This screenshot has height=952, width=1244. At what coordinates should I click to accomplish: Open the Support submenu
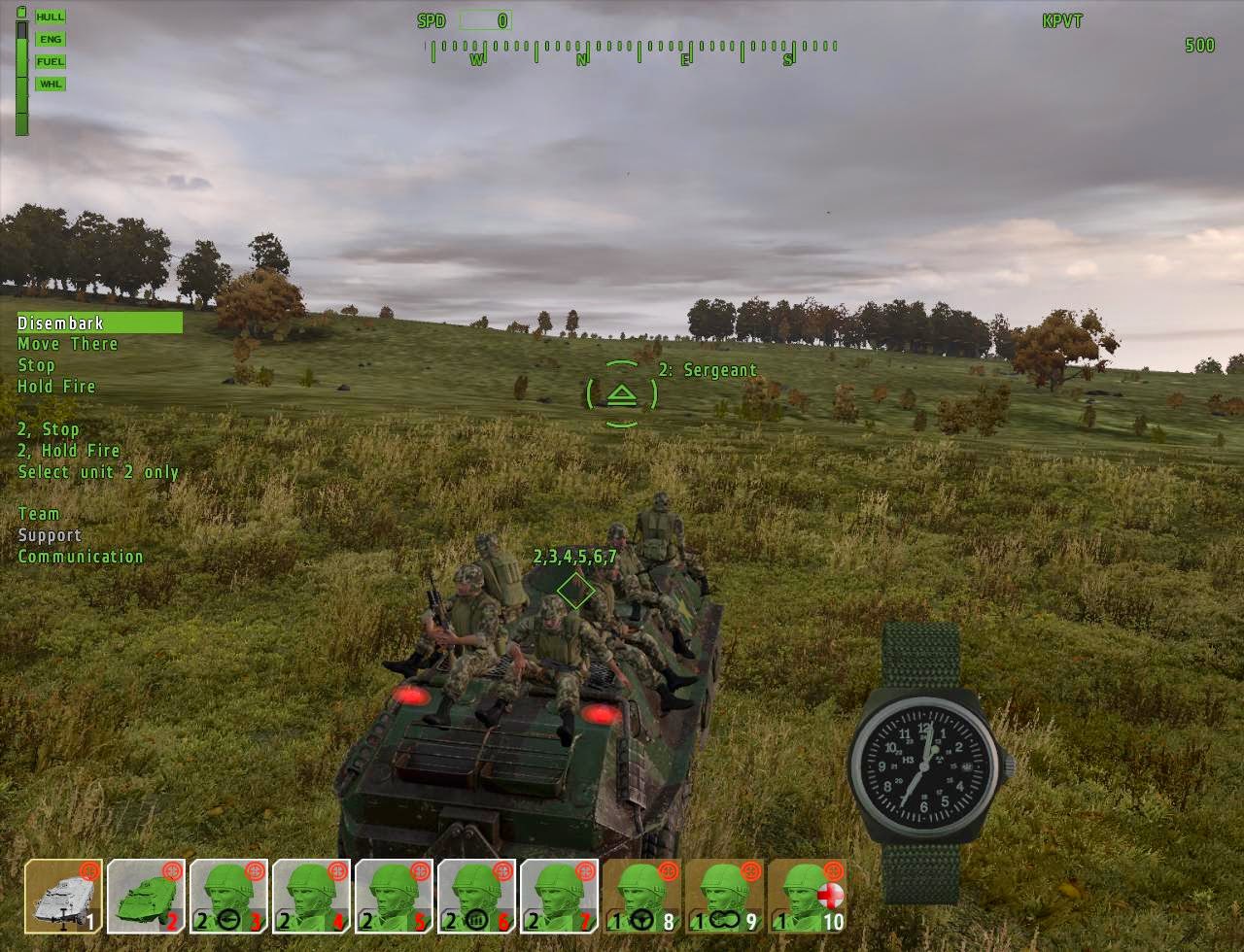coord(51,534)
